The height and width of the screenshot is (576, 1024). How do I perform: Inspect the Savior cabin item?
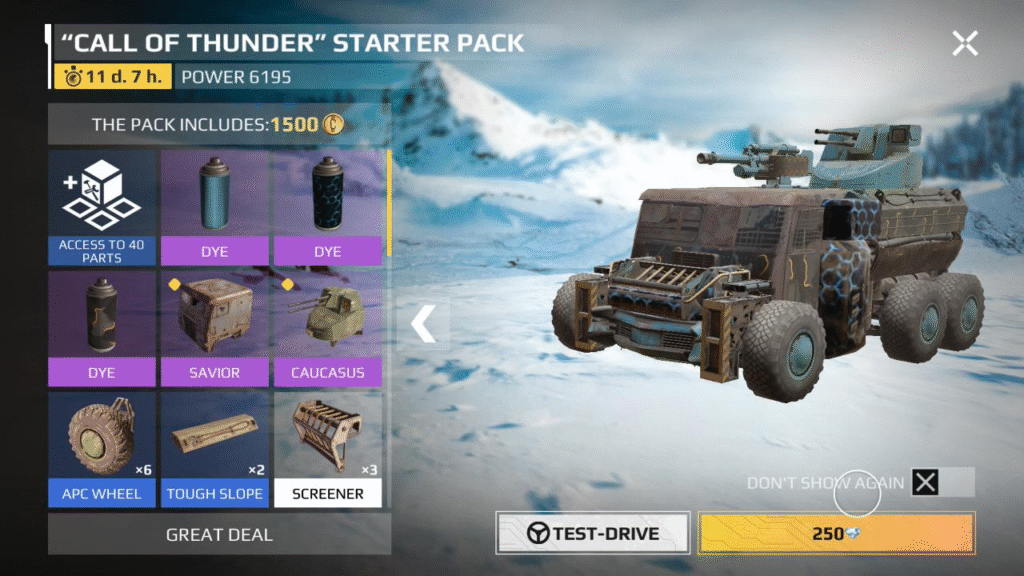[x=215, y=328]
